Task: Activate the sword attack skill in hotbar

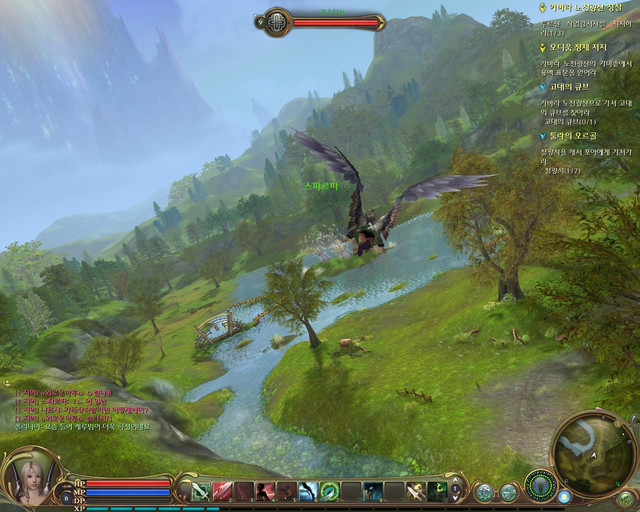Action: point(200,491)
